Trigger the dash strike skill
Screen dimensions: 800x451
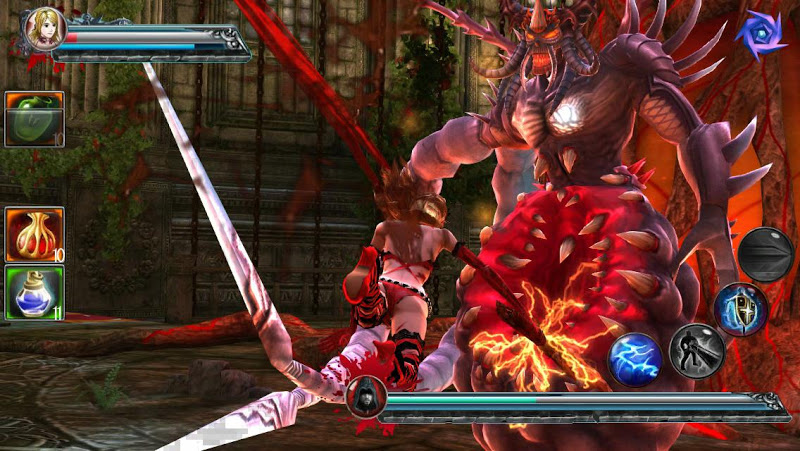[x=696, y=350]
